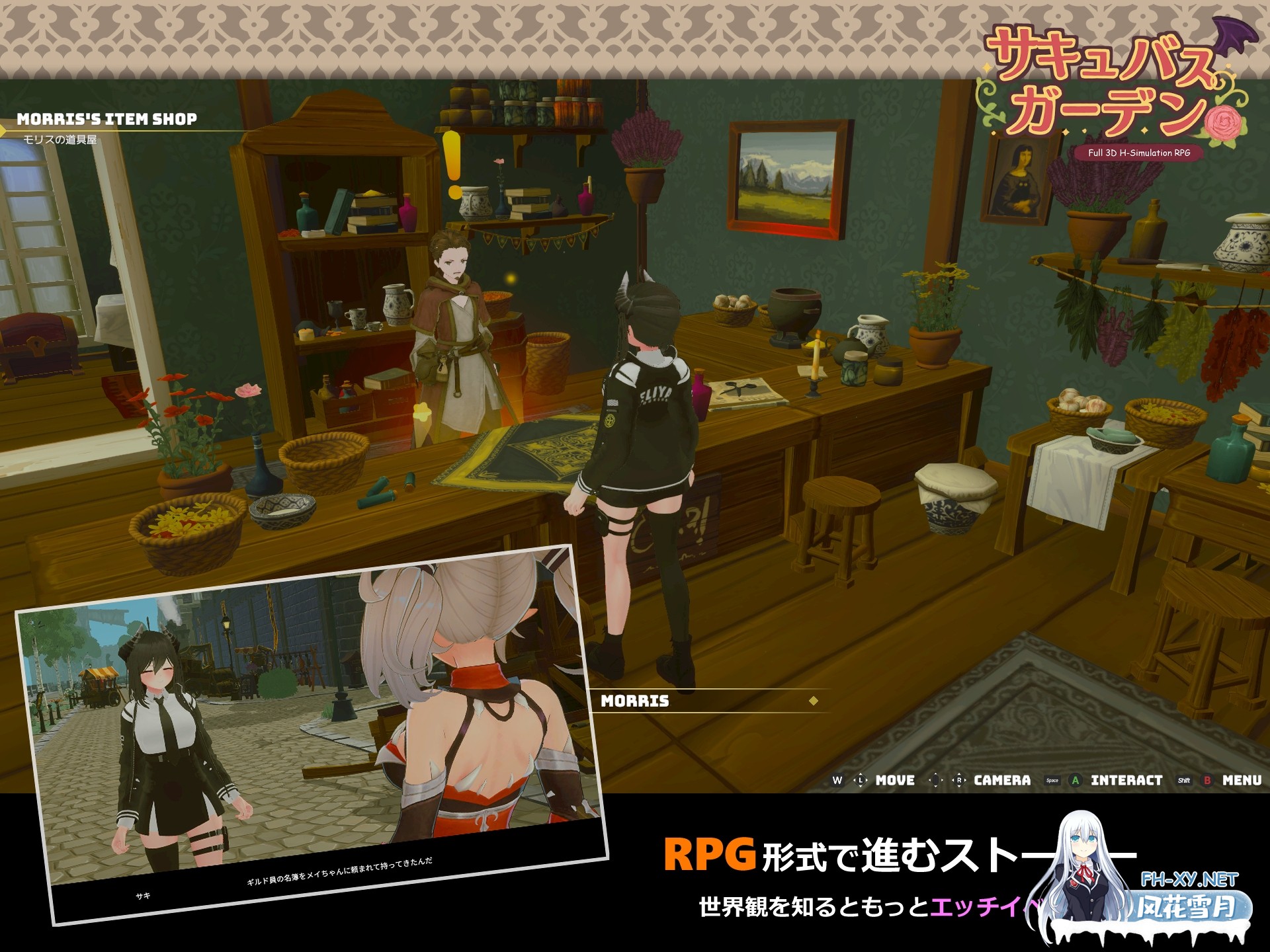The height and width of the screenshot is (952, 1270).
Task: Toggle the yellow diamond marker beside MORRIS nameplate
Action: 813,701
